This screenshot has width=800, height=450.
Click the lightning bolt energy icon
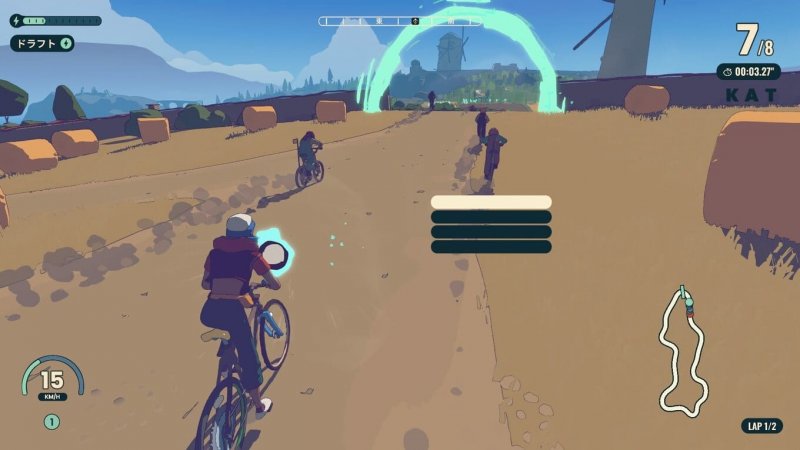(x=15, y=20)
